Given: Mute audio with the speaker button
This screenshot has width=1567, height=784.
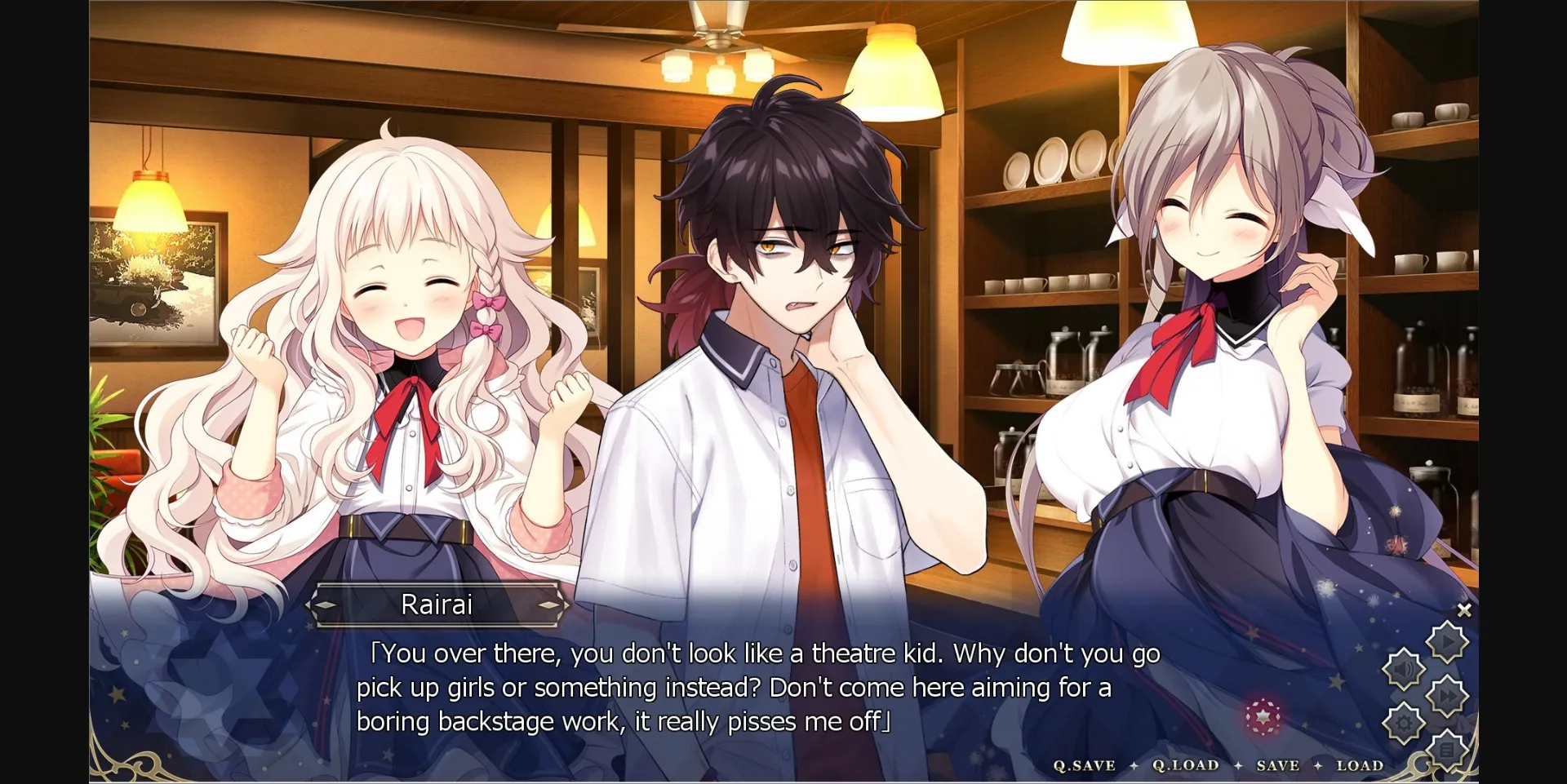Looking at the screenshot, I should 1403,669.
